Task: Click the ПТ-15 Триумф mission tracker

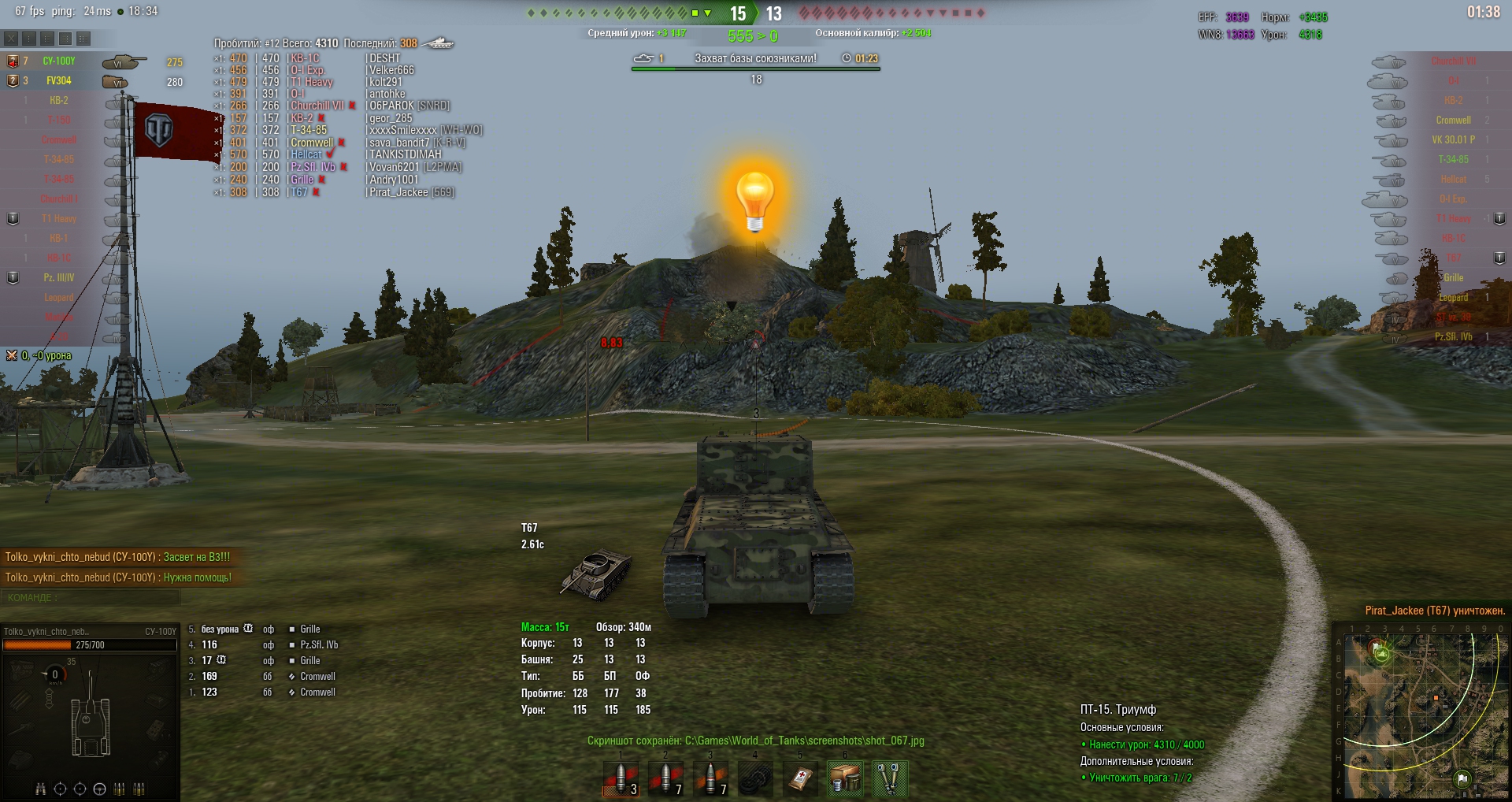Action: point(1118,710)
